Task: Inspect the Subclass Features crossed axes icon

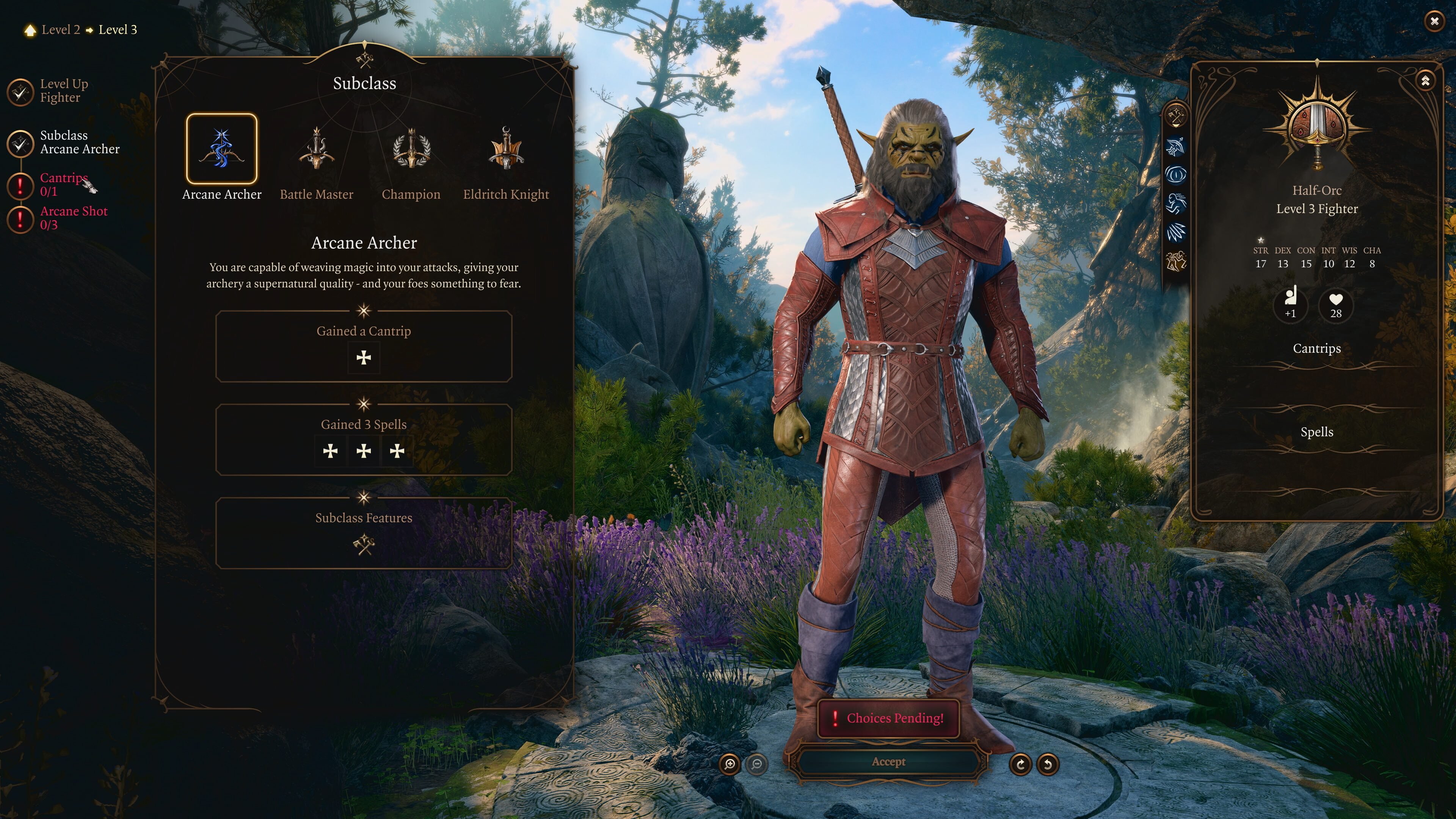Action: coord(364,545)
